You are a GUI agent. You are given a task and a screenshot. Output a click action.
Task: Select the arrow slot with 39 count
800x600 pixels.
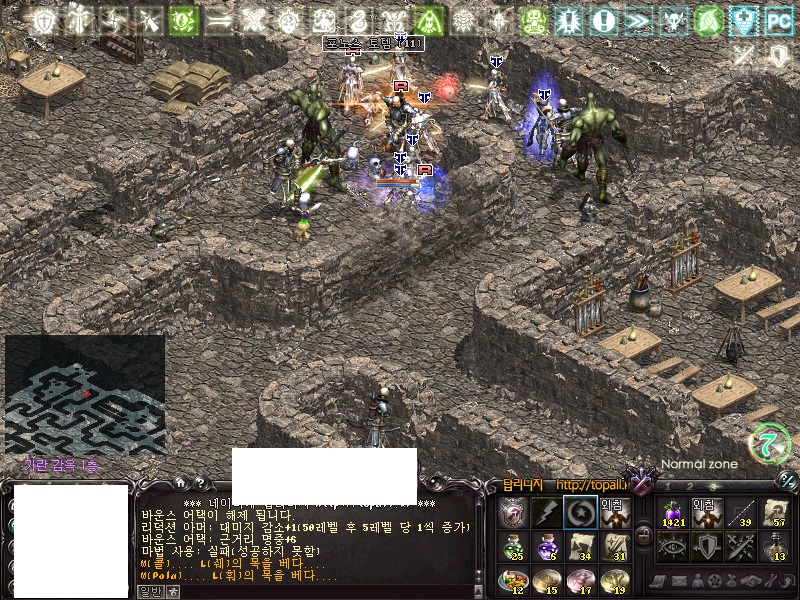[x=740, y=512]
